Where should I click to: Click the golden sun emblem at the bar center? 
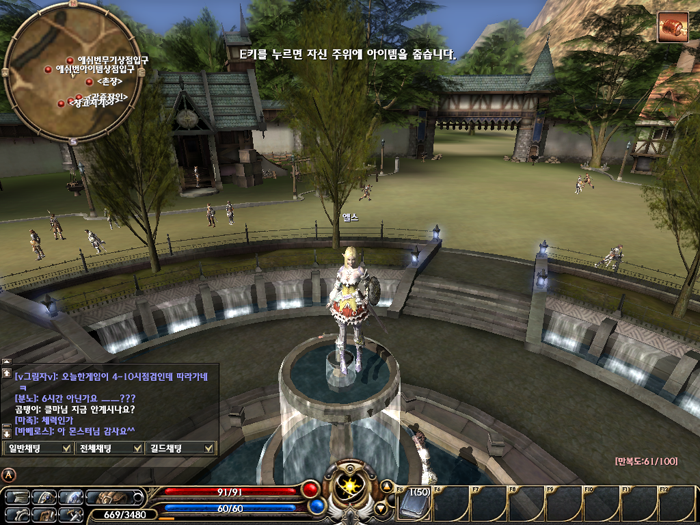point(351,487)
